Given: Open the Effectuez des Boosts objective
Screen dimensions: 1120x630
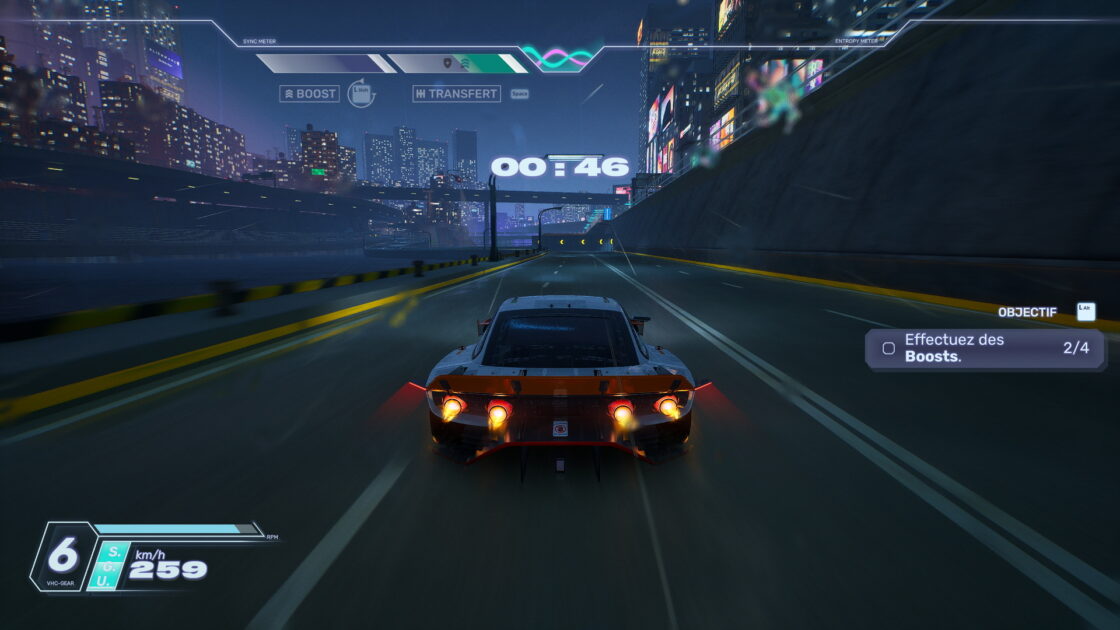Looking at the screenshot, I should tap(984, 349).
